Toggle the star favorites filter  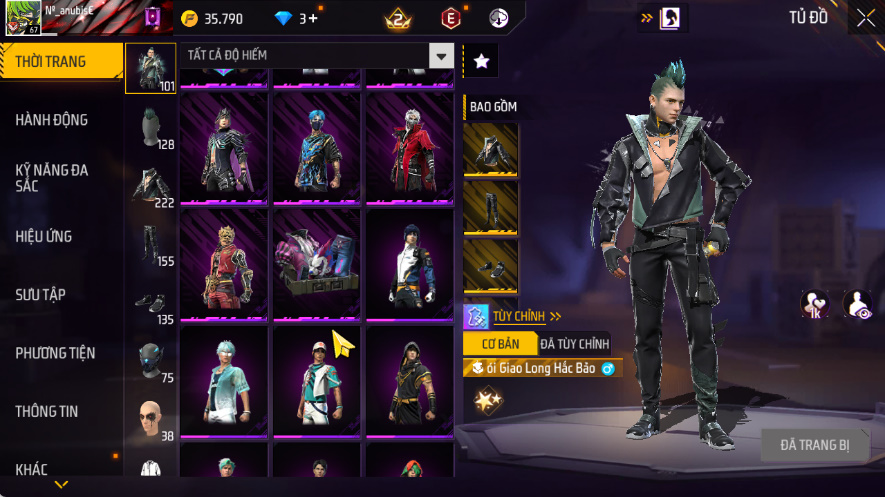pos(481,61)
